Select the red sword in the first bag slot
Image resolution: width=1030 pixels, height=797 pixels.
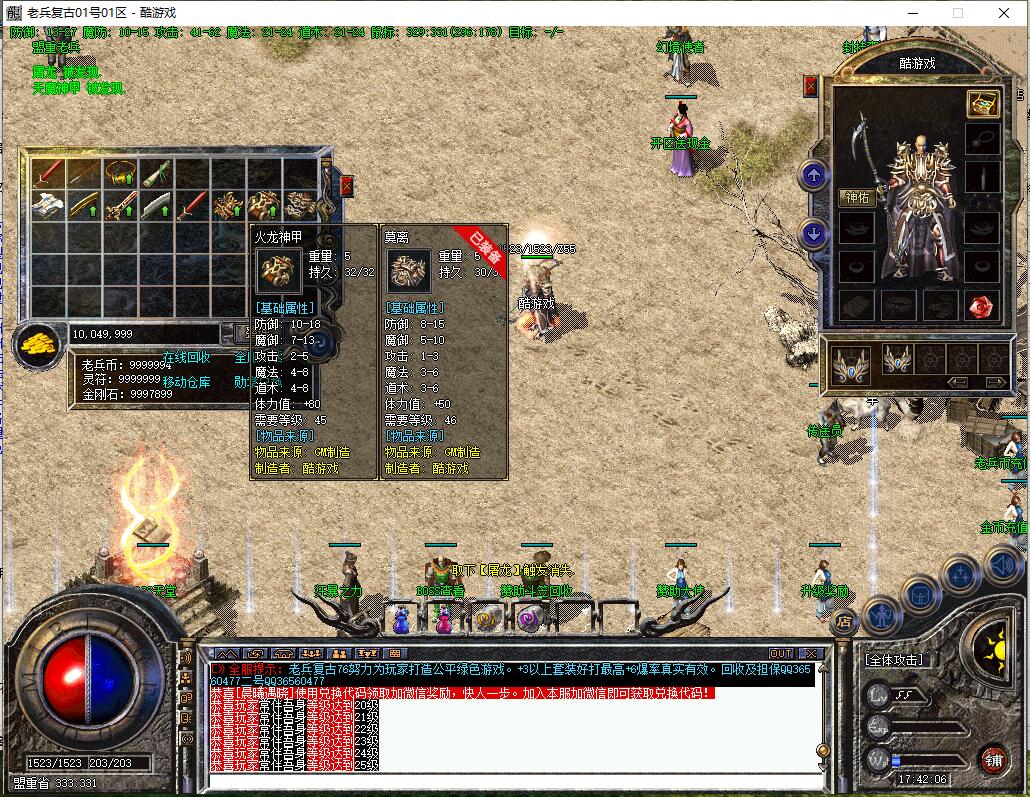[48, 174]
